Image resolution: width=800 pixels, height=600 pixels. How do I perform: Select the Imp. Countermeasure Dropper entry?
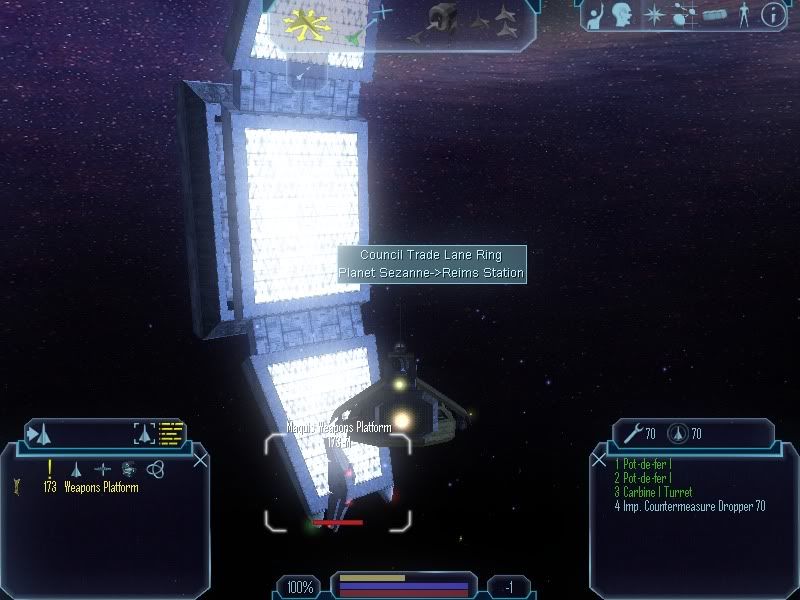[690, 506]
